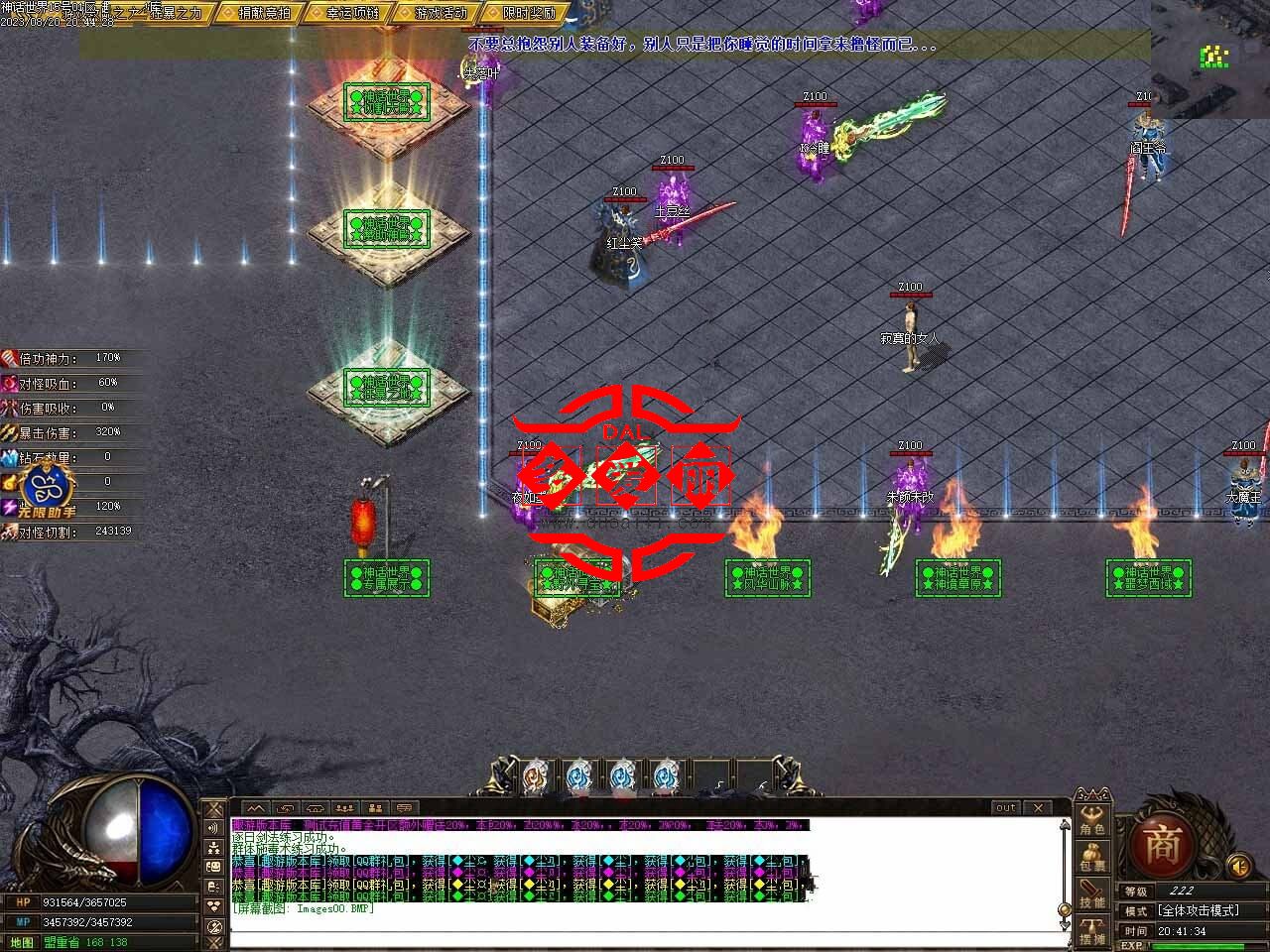Click the minimap in the corner
The image size is (1270, 952).
pyautogui.click(x=1210, y=59)
